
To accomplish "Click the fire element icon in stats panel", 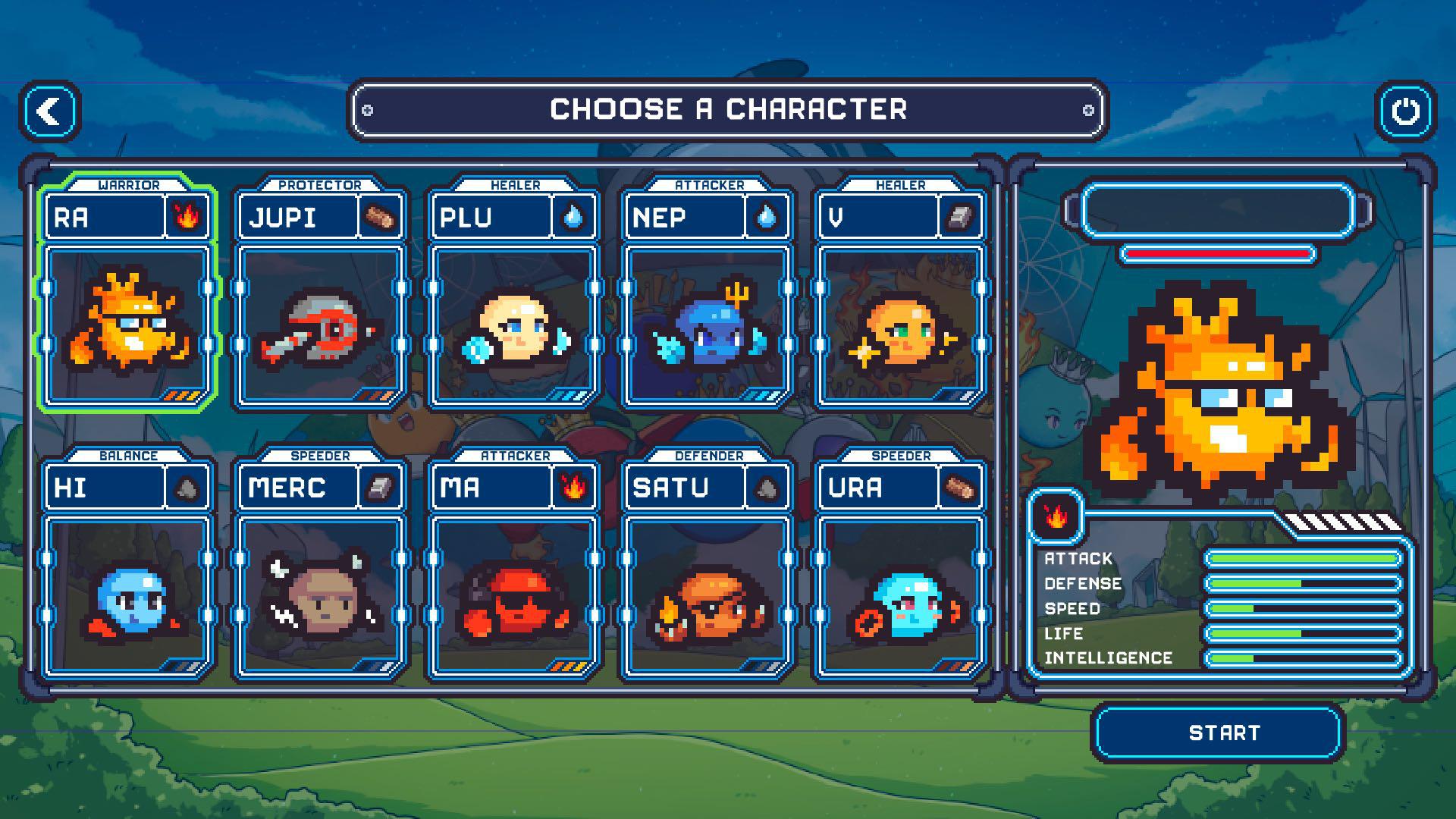I will tap(1055, 516).
